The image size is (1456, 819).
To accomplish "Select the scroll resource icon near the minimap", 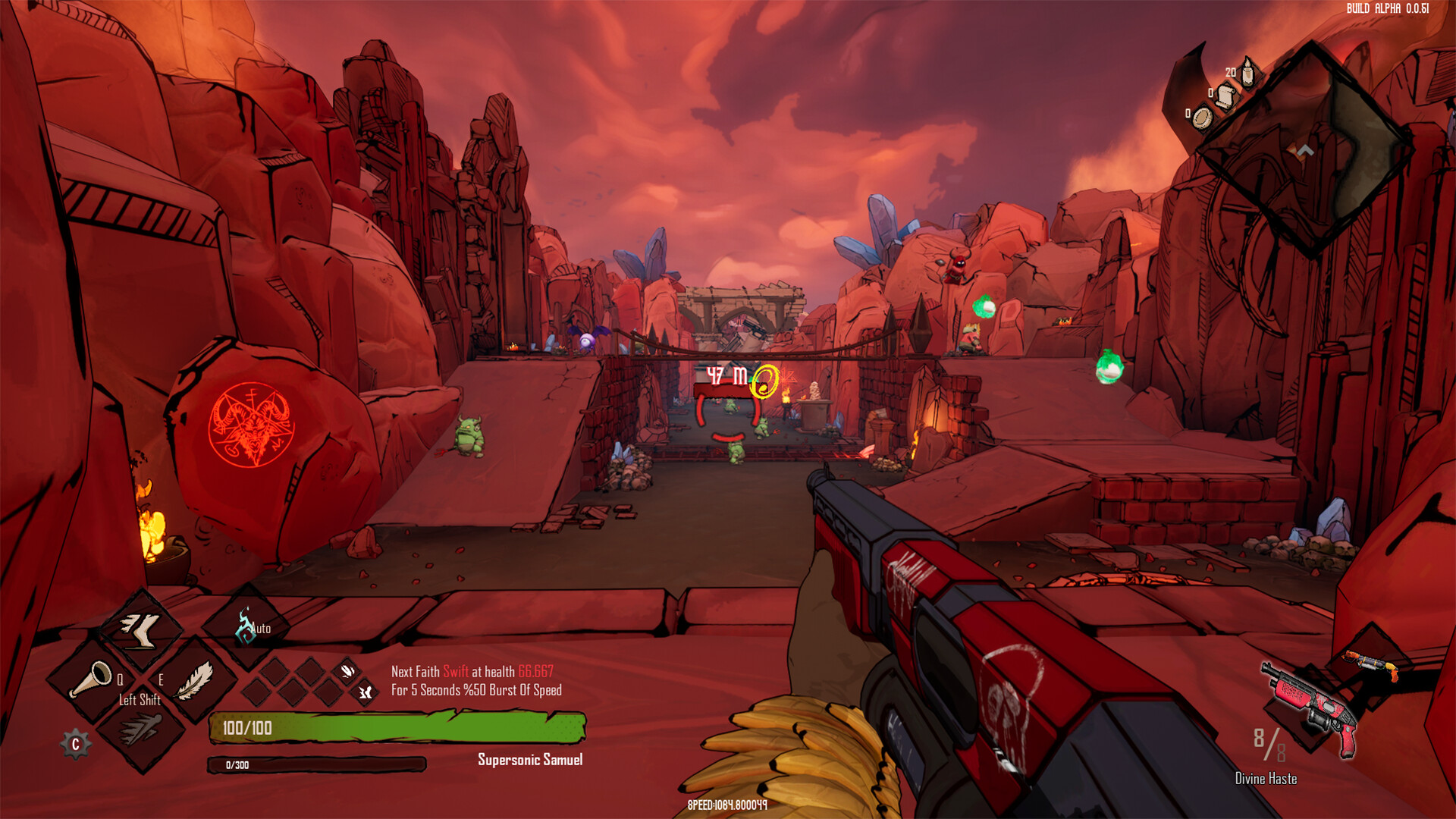I will coord(1226,98).
